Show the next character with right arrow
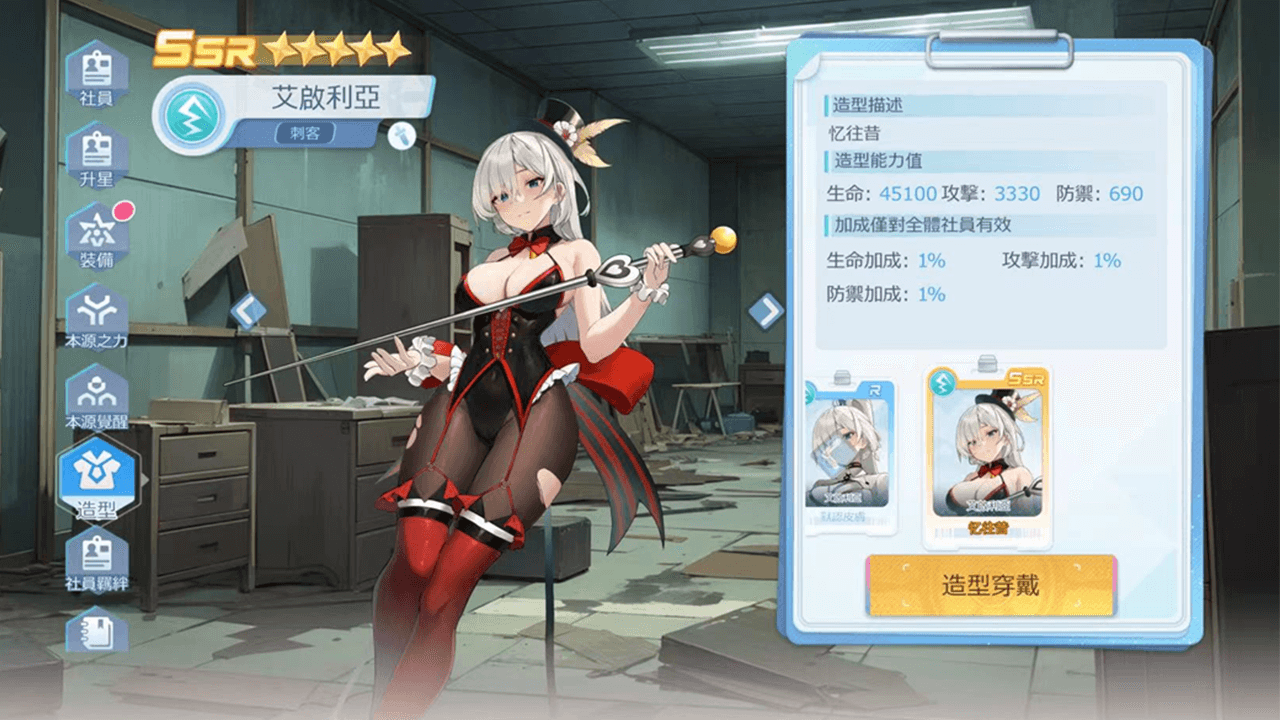This screenshot has height=720, width=1280. (766, 311)
